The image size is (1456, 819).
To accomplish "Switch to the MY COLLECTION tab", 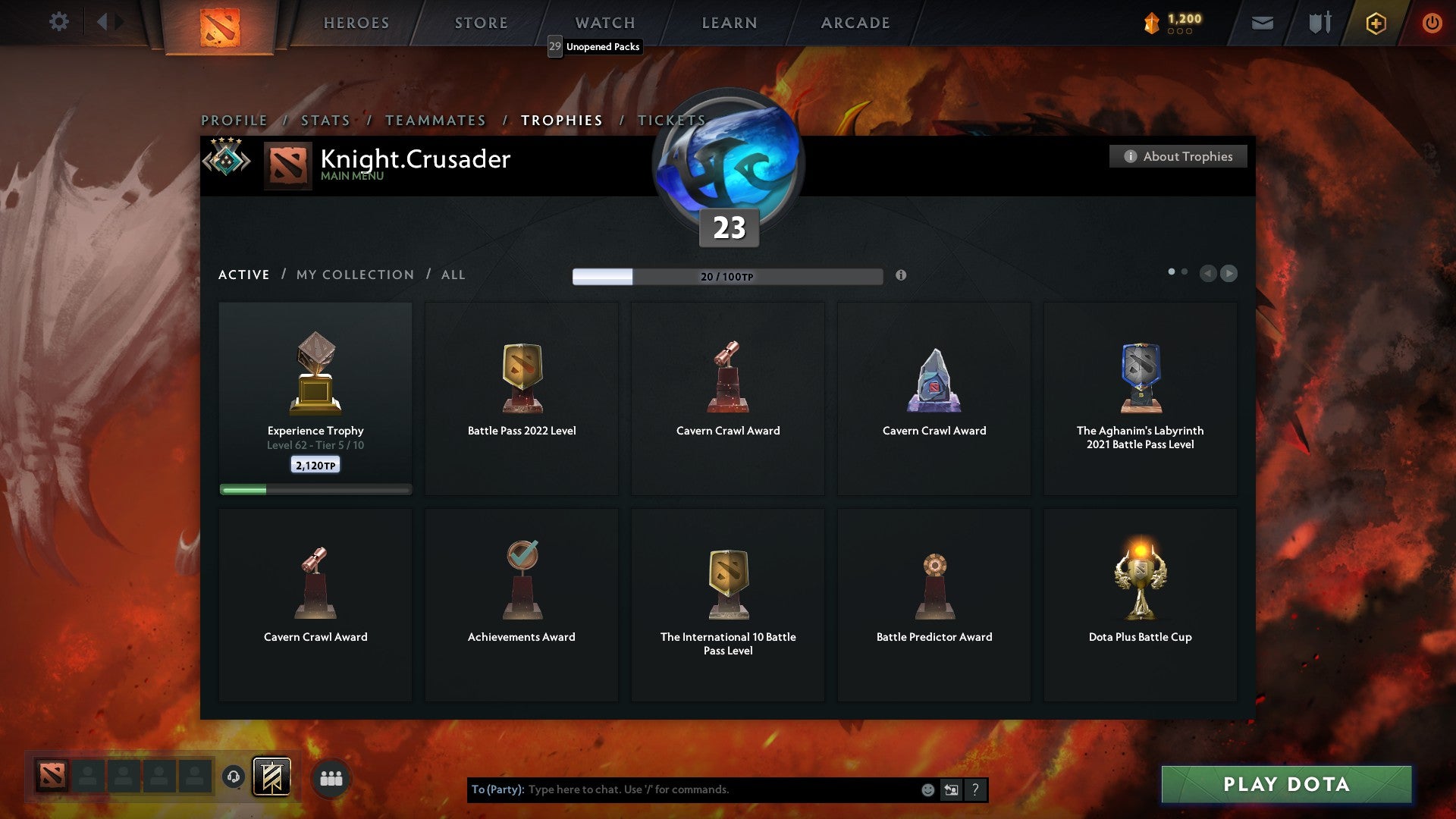I will (354, 275).
